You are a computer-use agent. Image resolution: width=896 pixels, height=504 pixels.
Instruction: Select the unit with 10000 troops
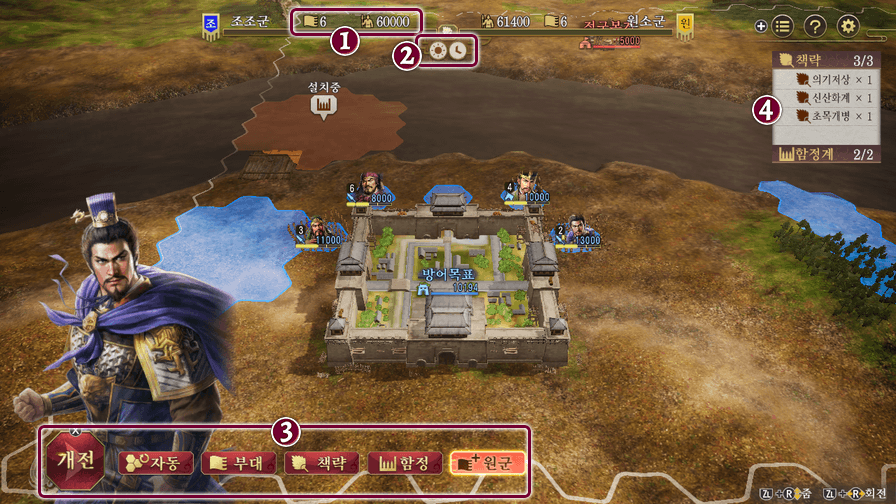coord(527,187)
